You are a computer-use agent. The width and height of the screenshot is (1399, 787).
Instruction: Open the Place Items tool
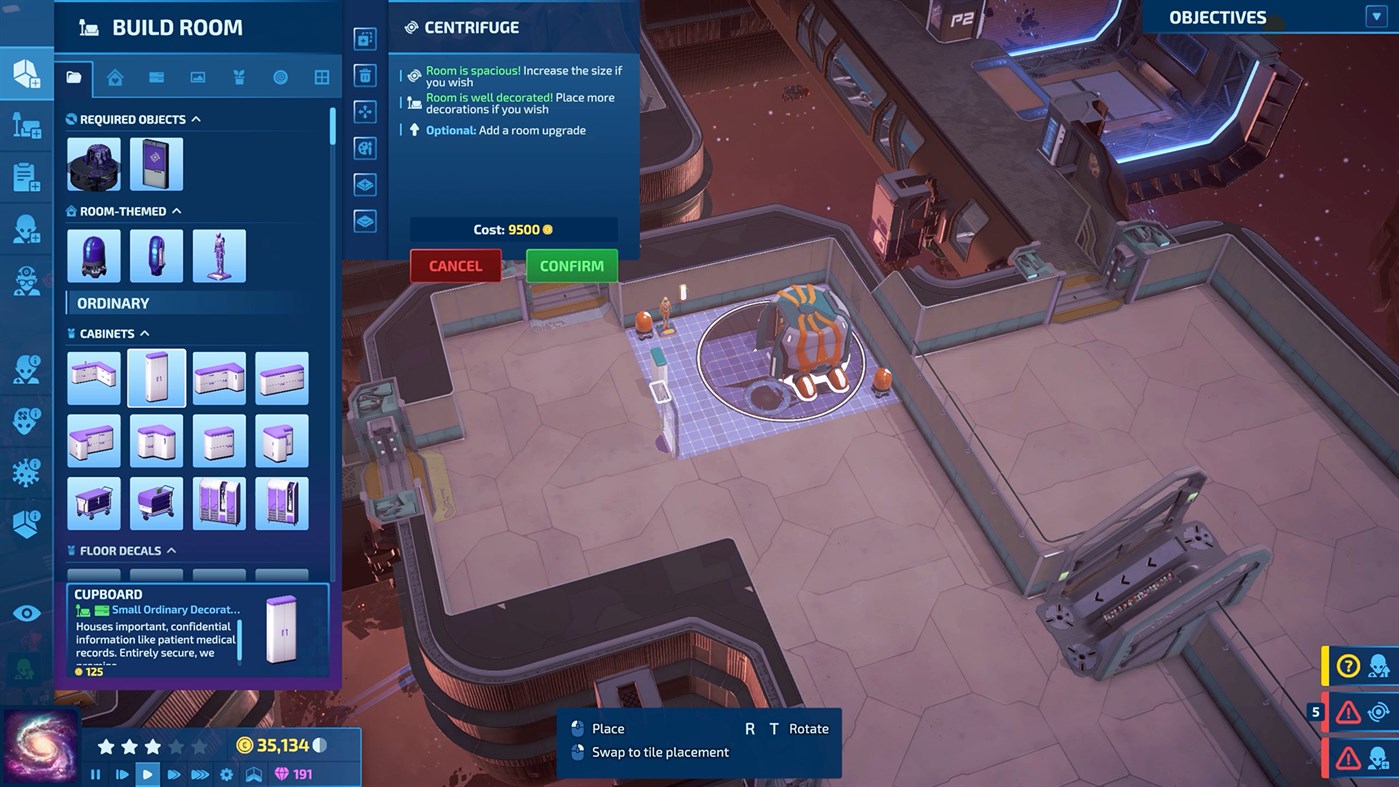(x=27, y=125)
